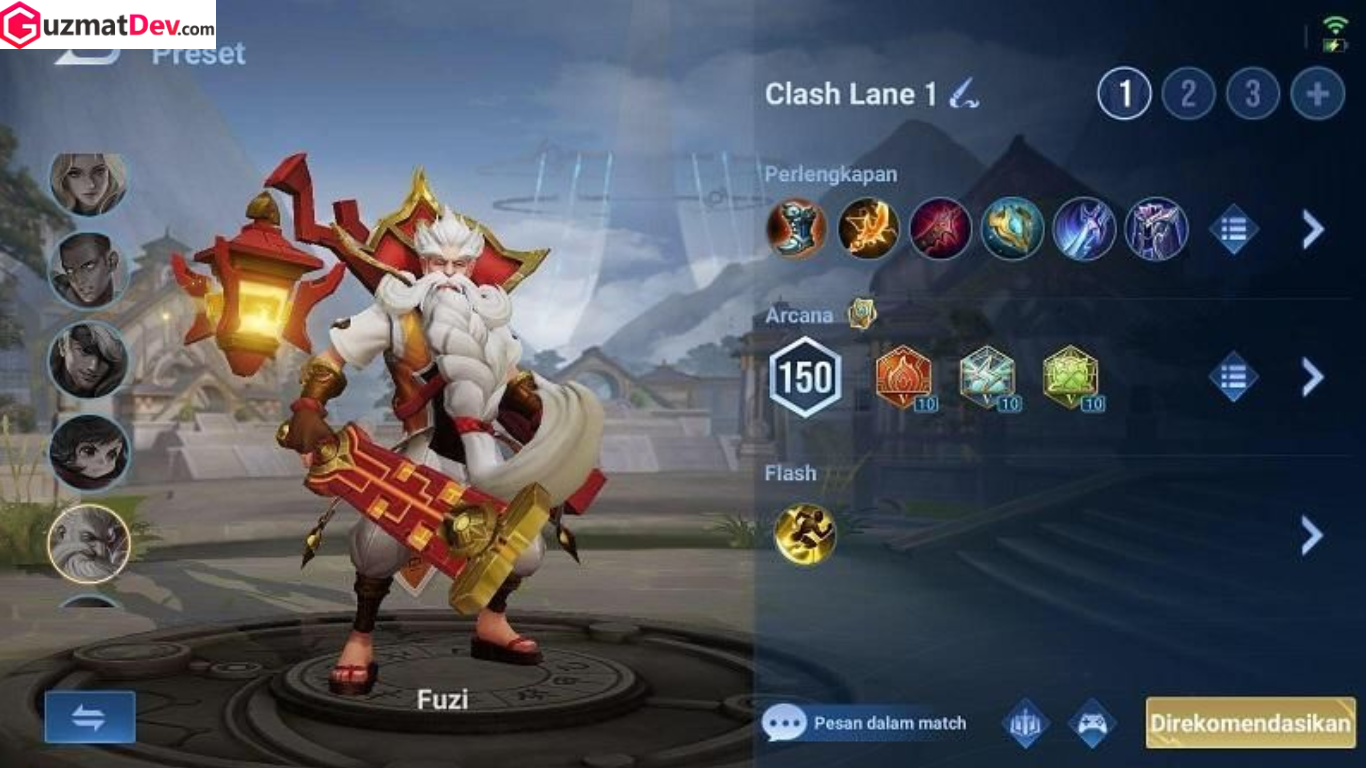
Task: Click the blue armor item icon
Action: (1009, 230)
